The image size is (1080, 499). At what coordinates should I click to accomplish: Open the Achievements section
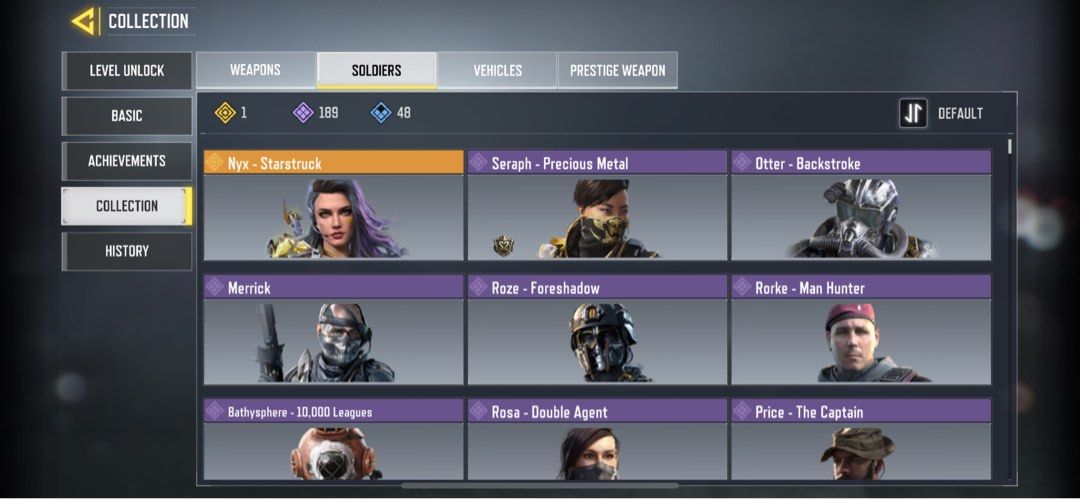(x=127, y=161)
